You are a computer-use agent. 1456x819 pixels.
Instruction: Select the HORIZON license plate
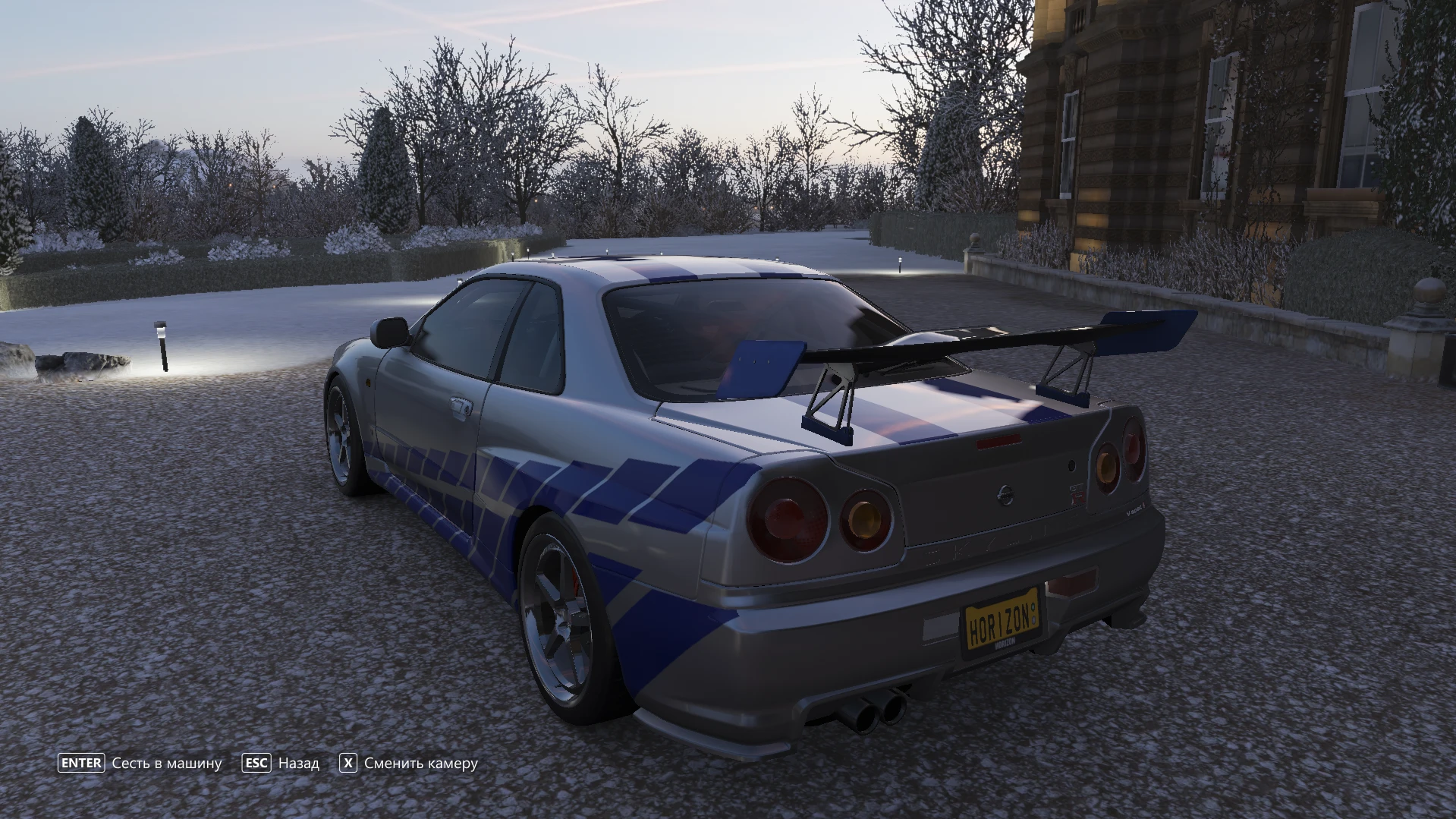[x=1000, y=621]
